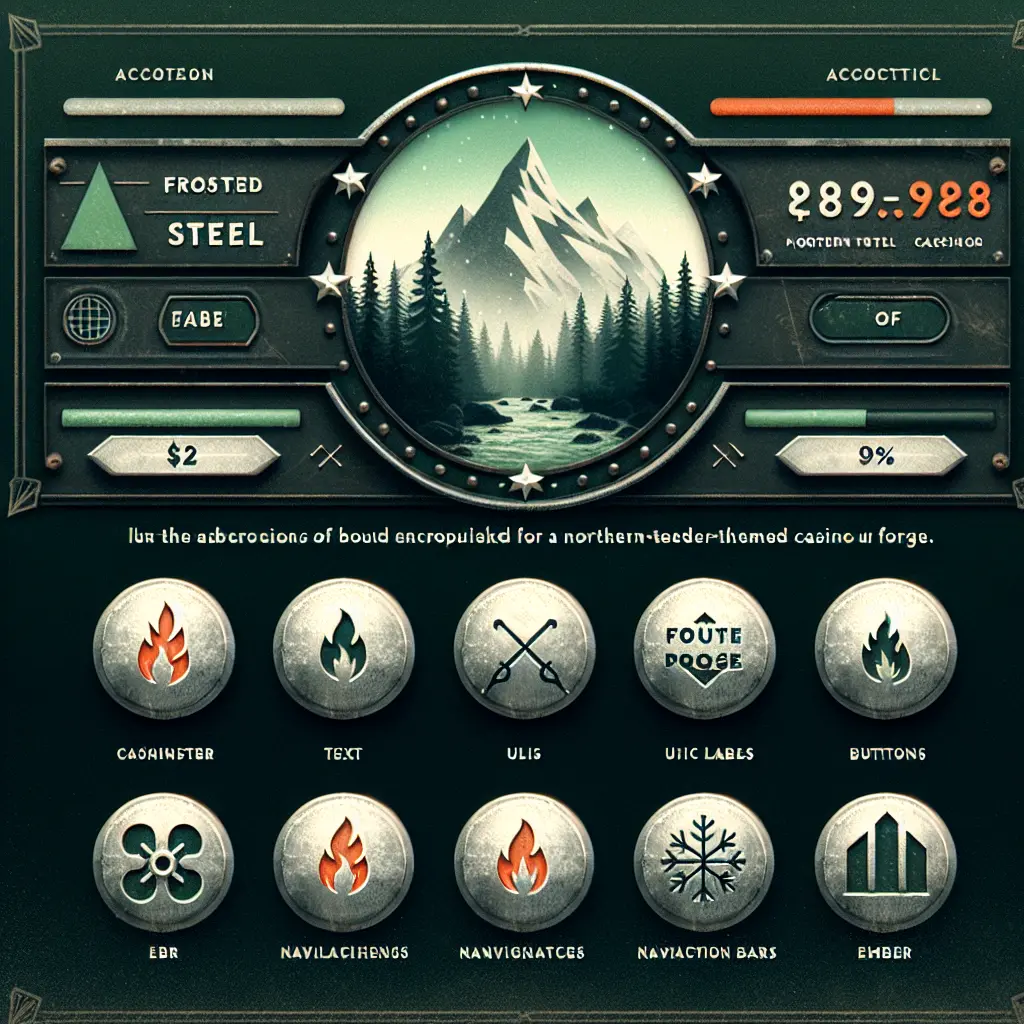
Task: Toggle the OF button
Action: tap(880, 321)
